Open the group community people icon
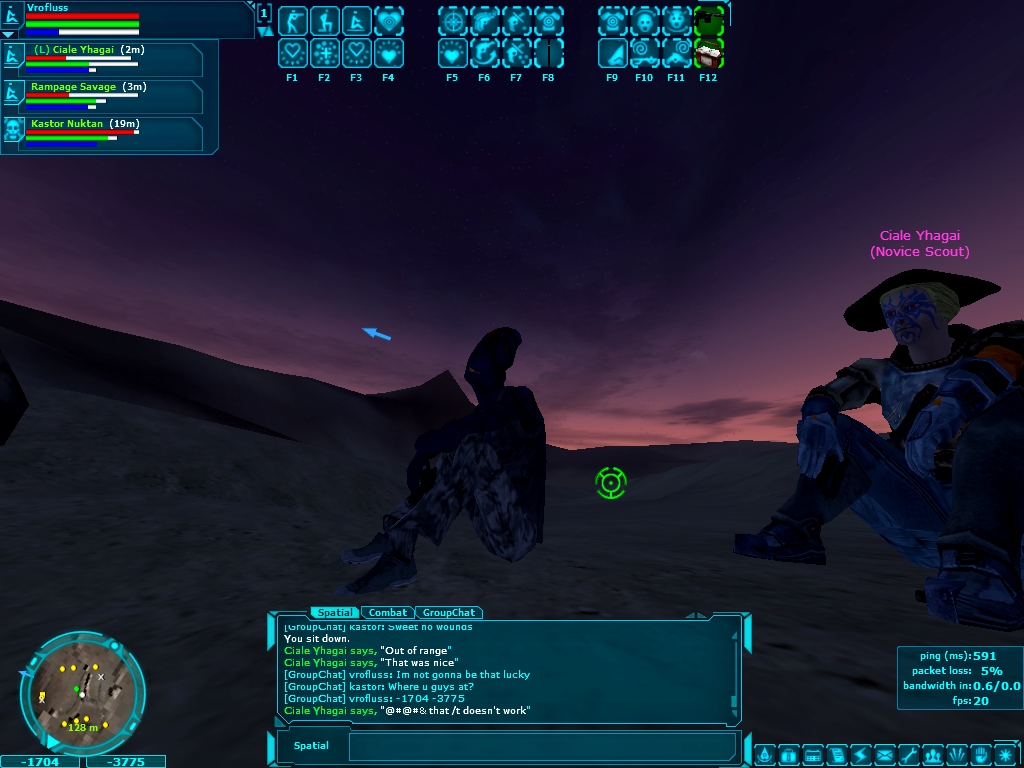 tap(932, 753)
